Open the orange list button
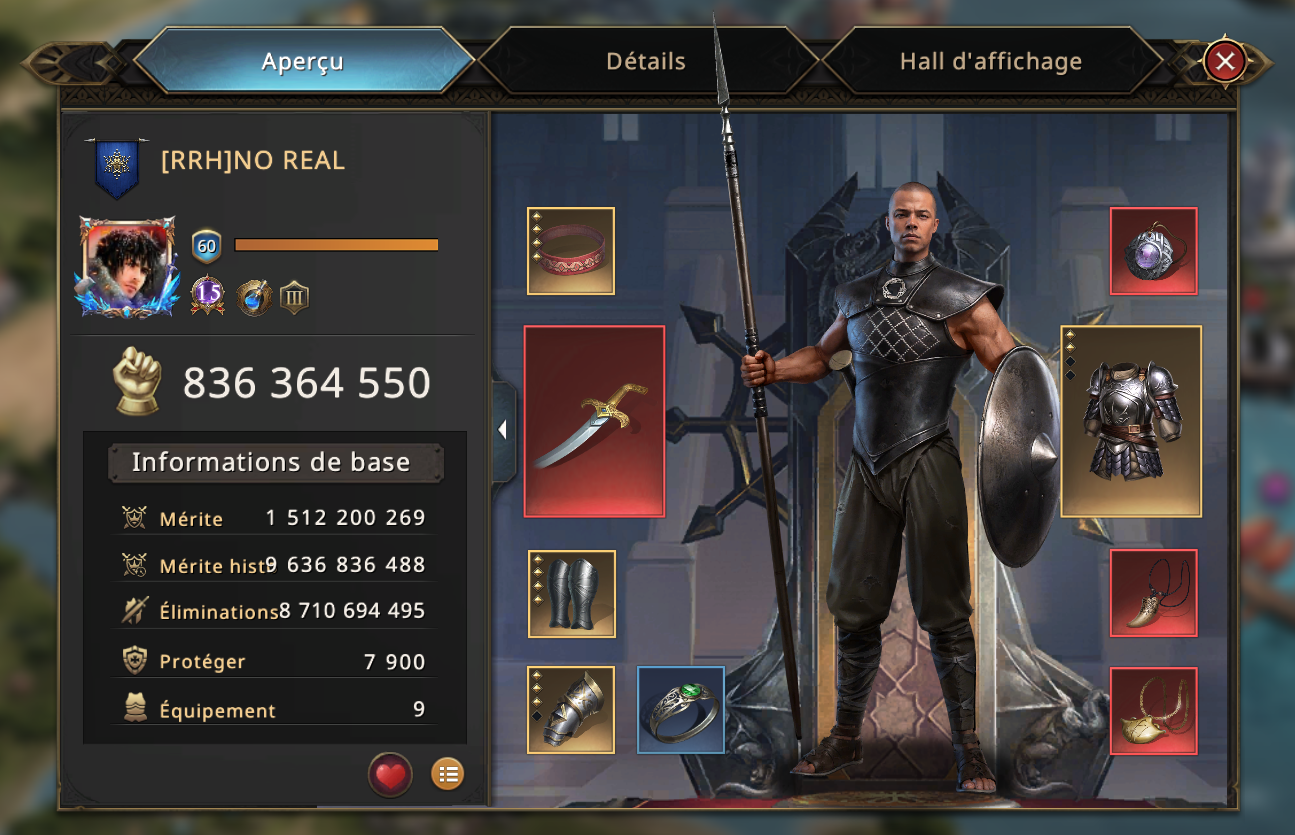The image size is (1295, 835). point(447,774)
